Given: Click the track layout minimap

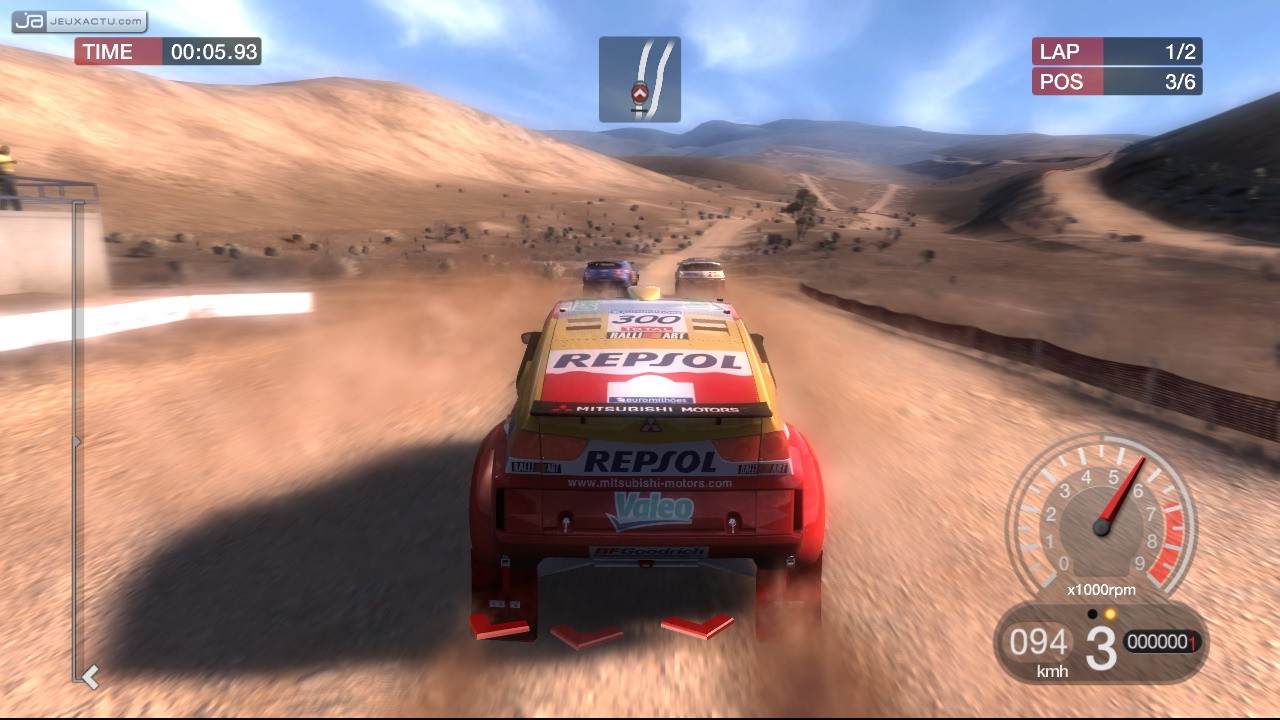Looking at the screenshot, I should (x=640, y=80).
